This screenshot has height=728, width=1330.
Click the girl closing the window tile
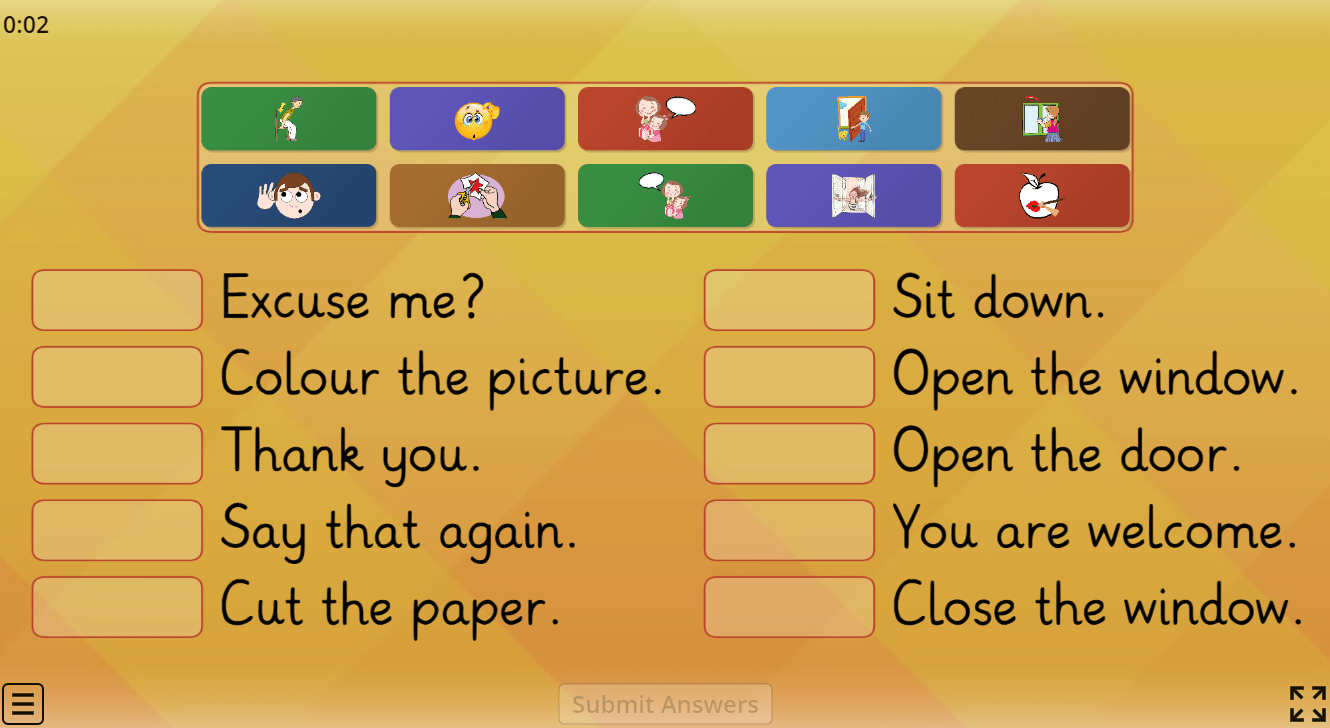click(1042, 118)
